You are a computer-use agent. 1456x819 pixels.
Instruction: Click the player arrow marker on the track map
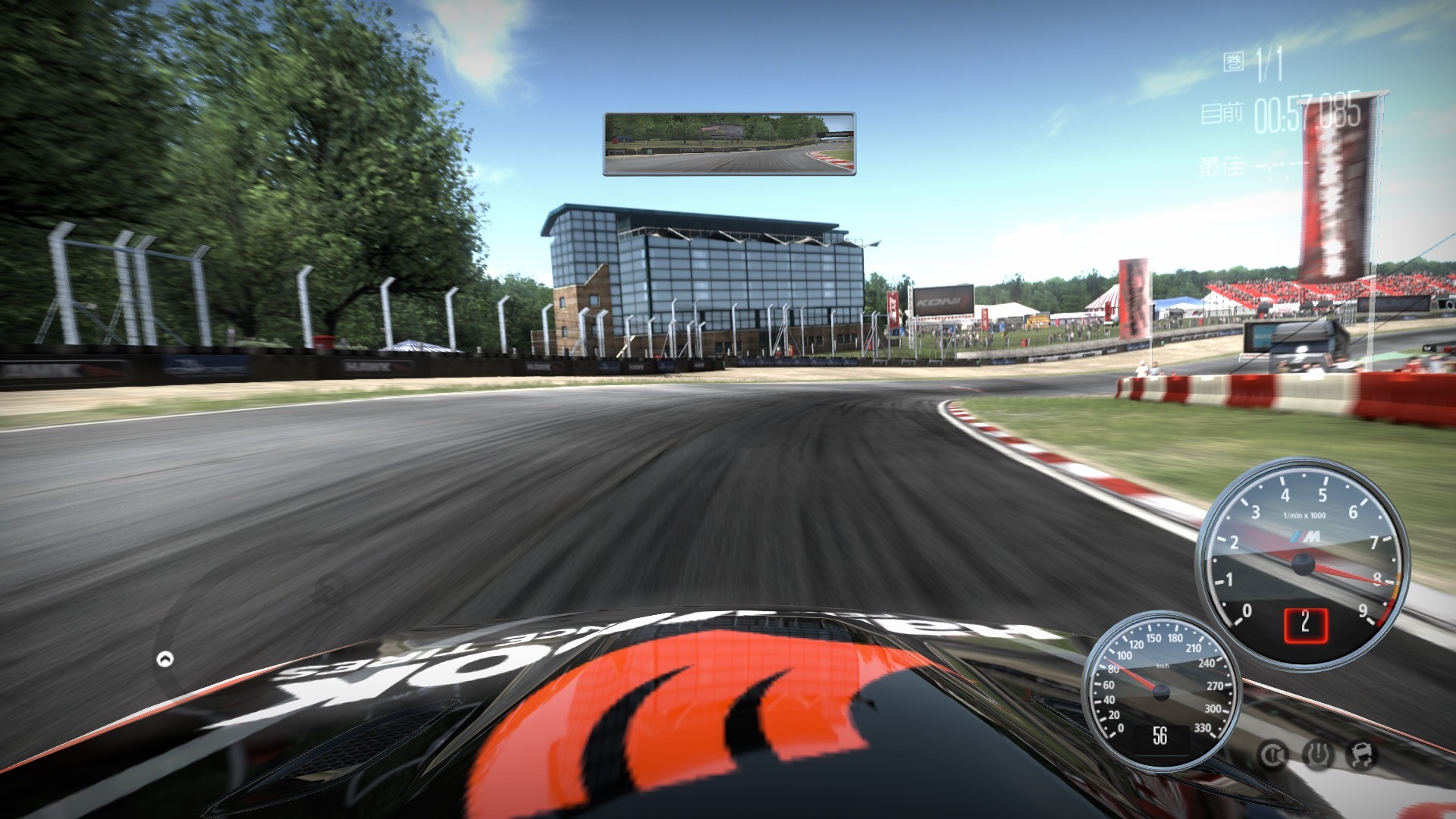click(x=165, y=659)
